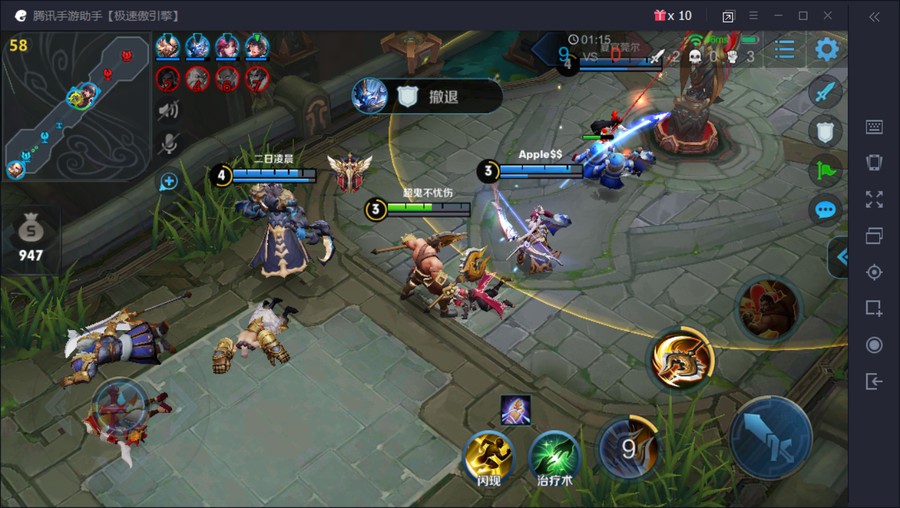Tap the basic attack sword button
Image resolution: width=900 pixels, height=508 pixels.
[x=770, y=439]
